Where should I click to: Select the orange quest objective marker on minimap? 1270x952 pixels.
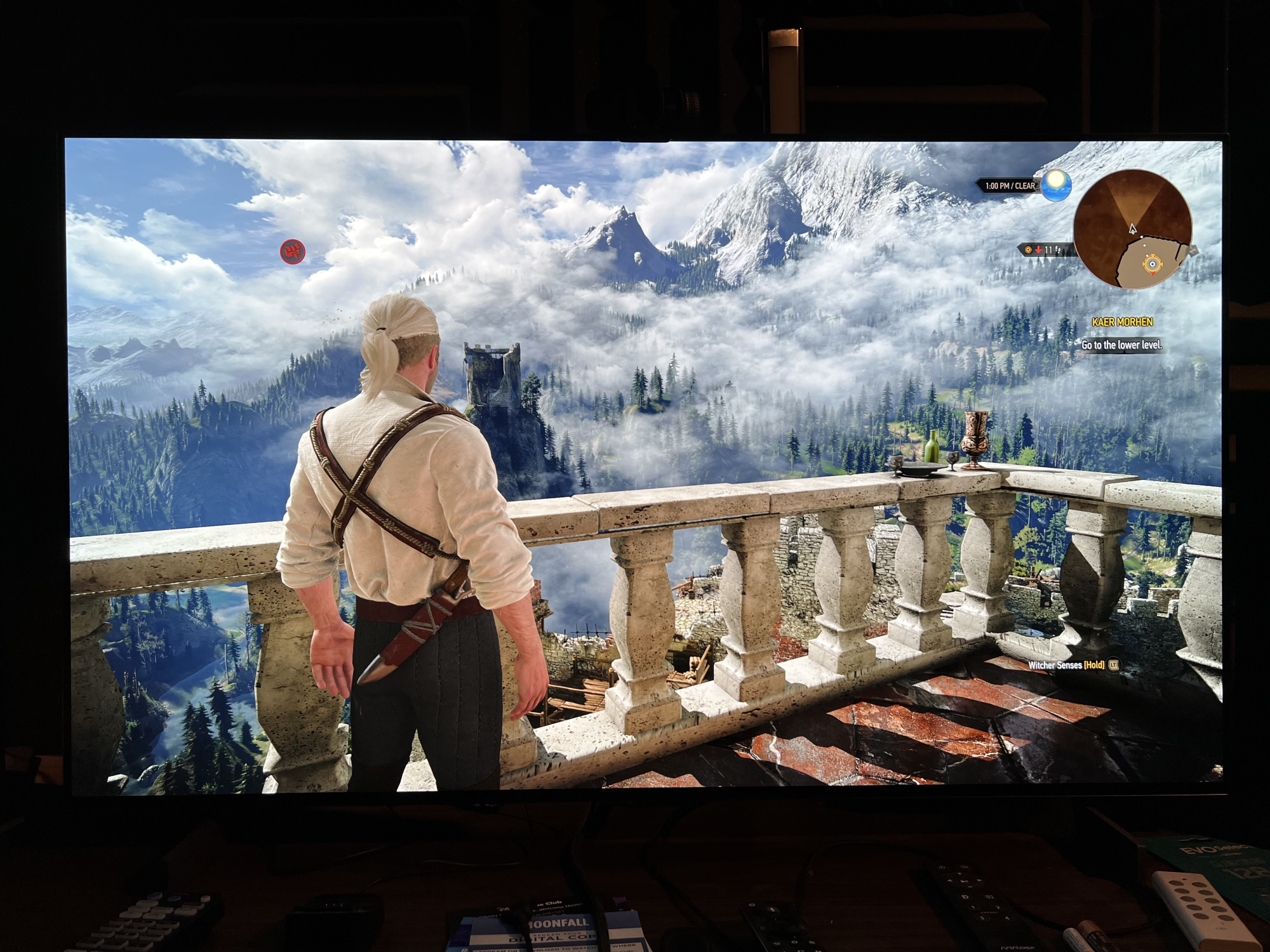(x=1151, y=263)
